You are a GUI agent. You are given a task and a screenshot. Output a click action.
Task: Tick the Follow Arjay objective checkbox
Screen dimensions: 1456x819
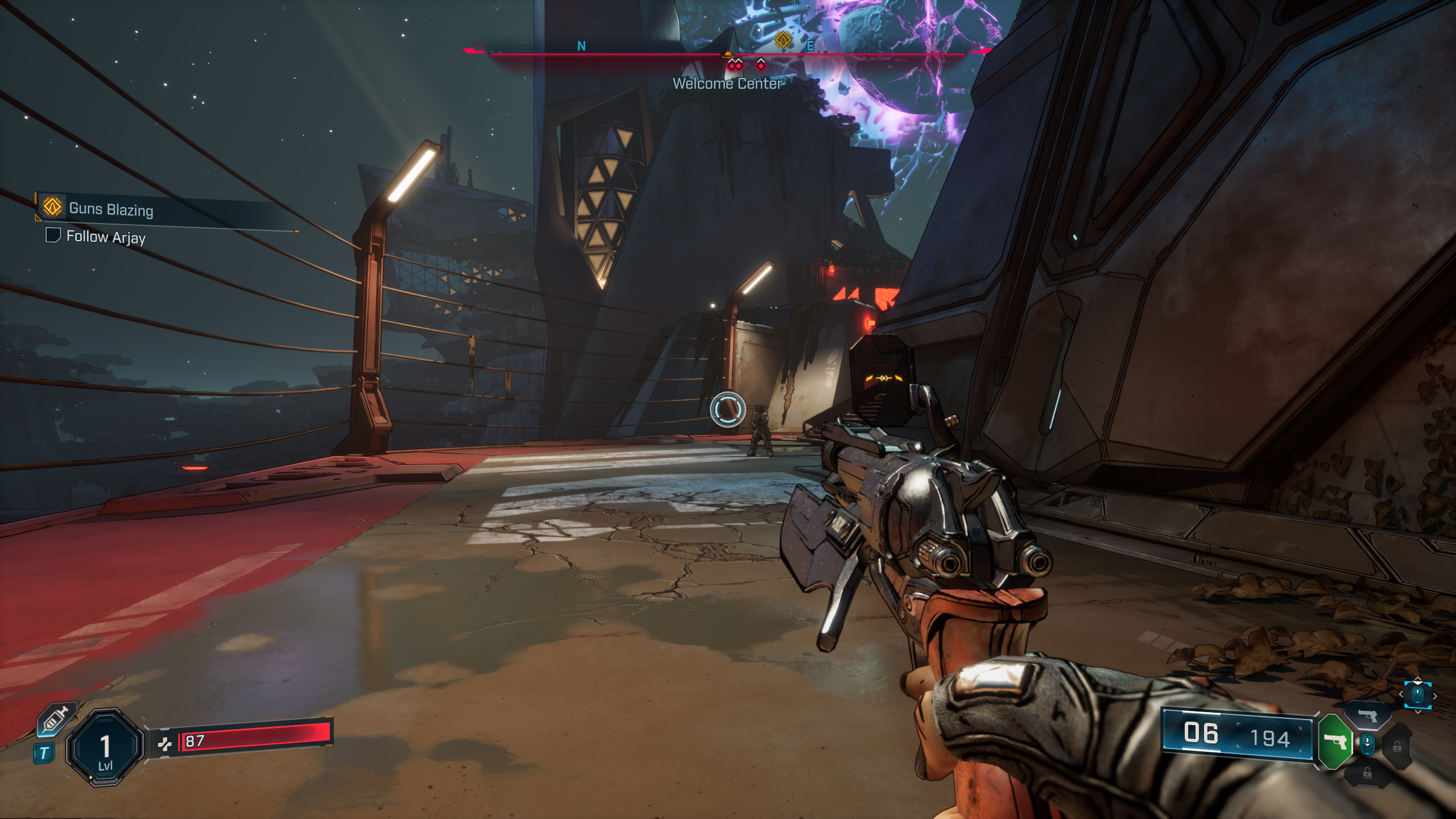pos(53,235)
